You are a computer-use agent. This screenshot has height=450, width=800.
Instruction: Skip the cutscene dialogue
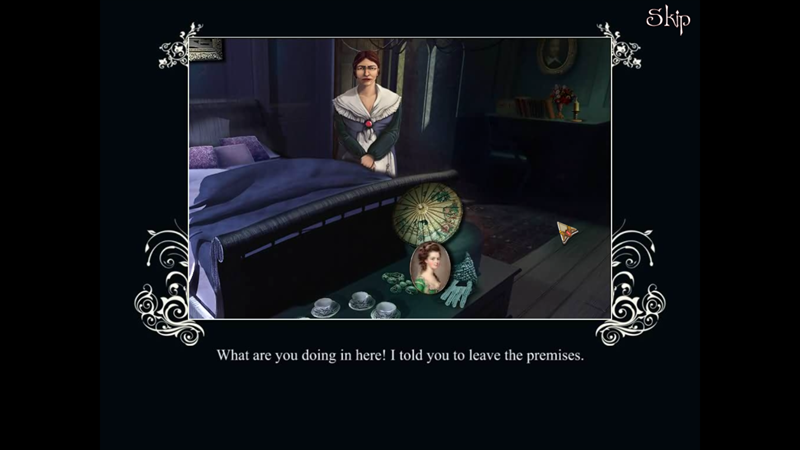(668, 19)
